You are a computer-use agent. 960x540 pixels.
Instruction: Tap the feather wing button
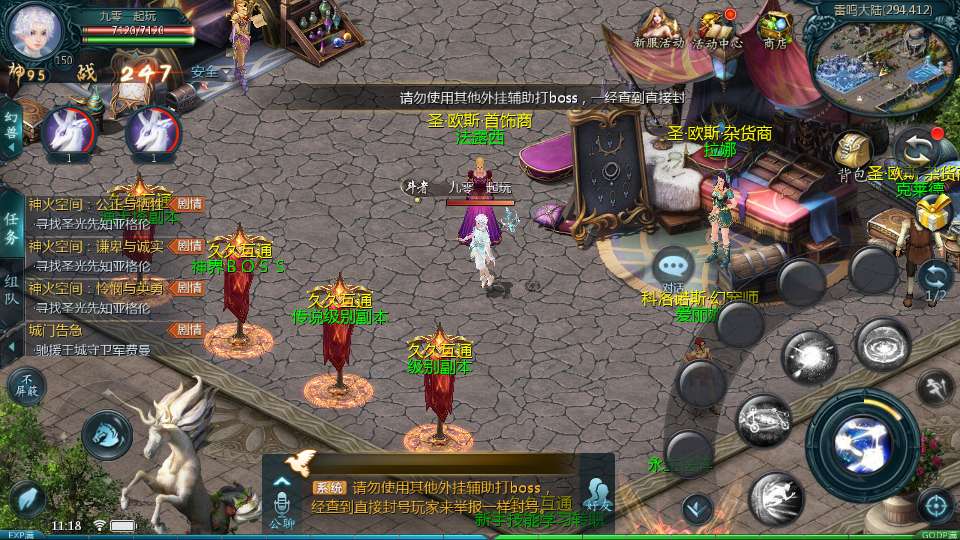[27, 497]
